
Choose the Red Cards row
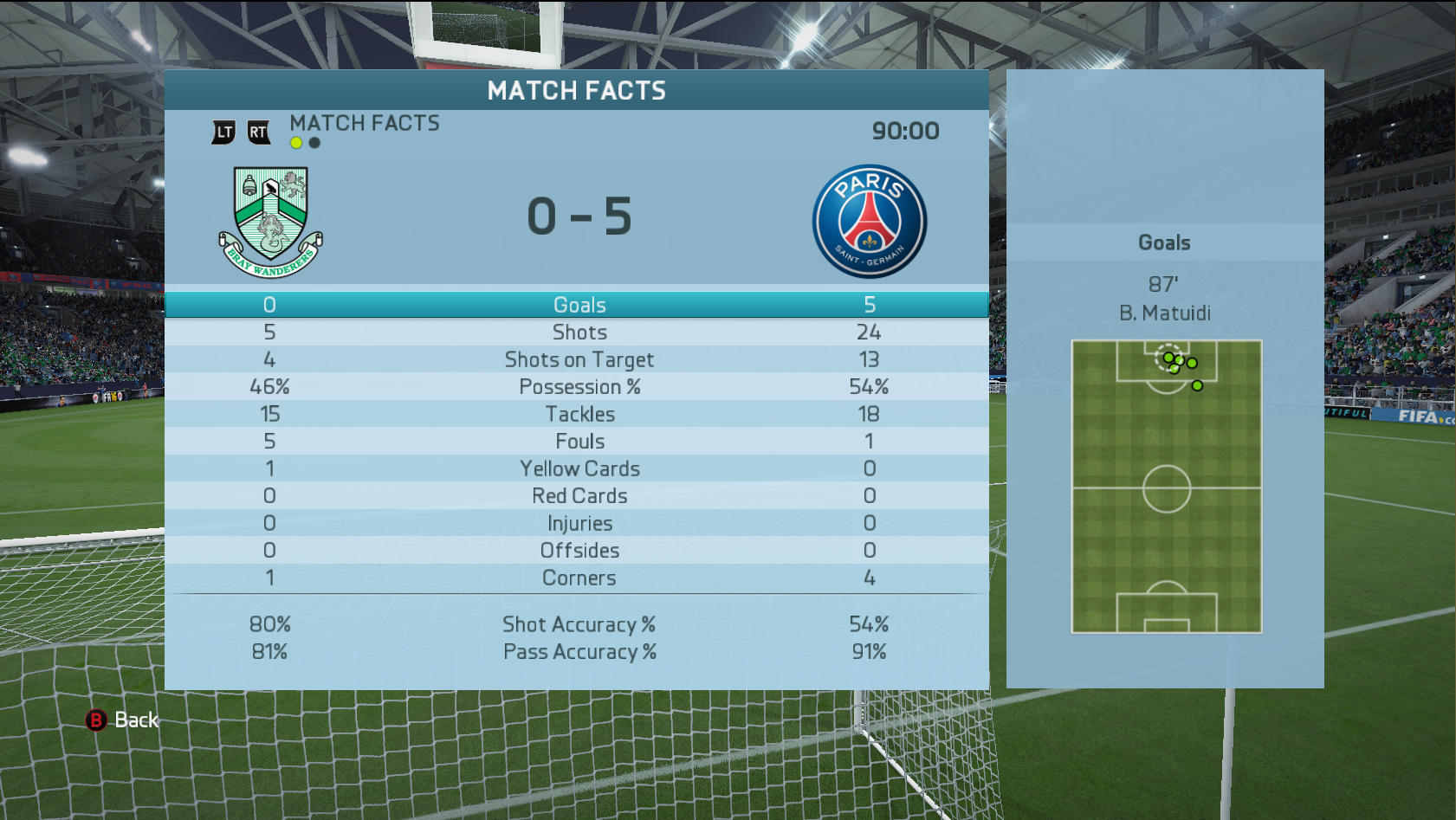[x=579, y=496]
